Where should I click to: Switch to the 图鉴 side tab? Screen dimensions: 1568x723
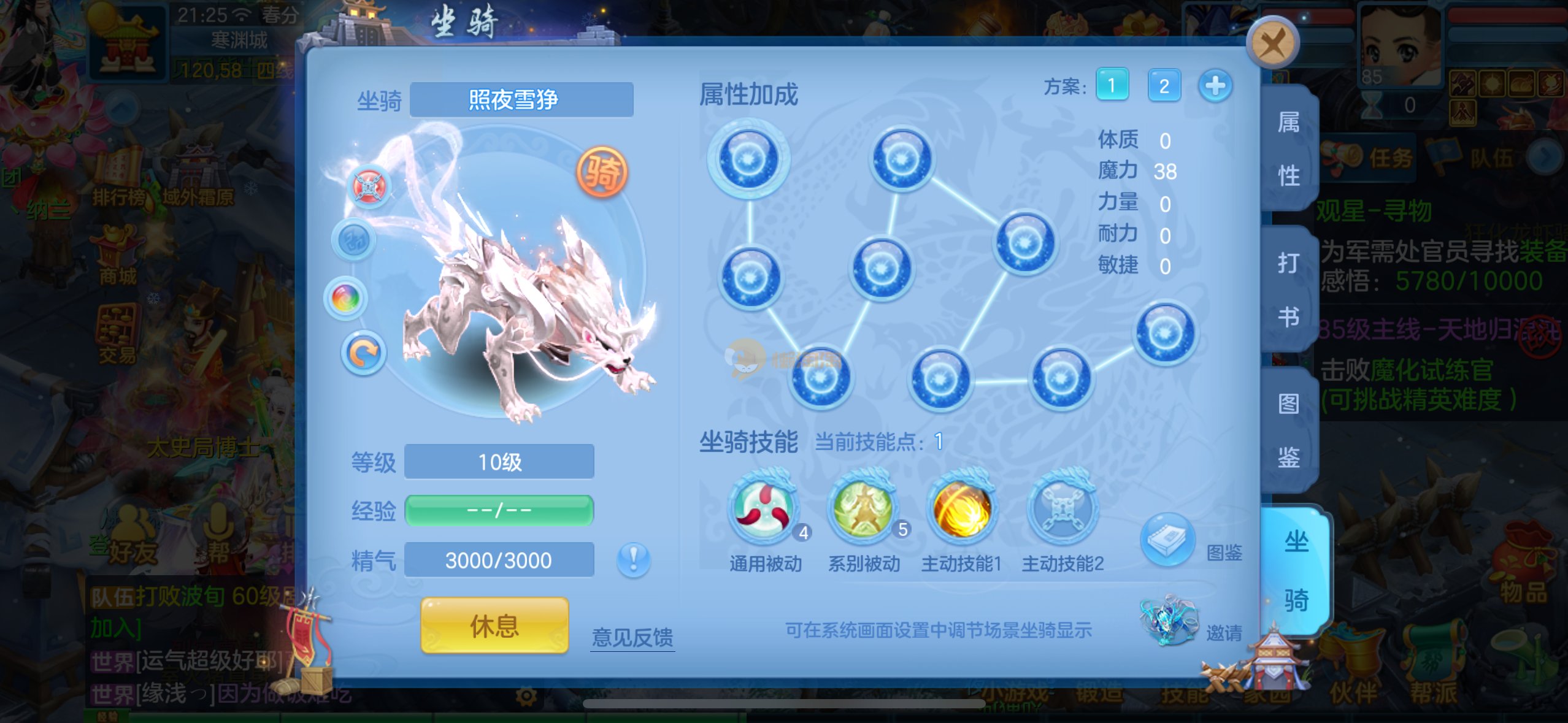pyautogui.click(x=1288, y=430)
